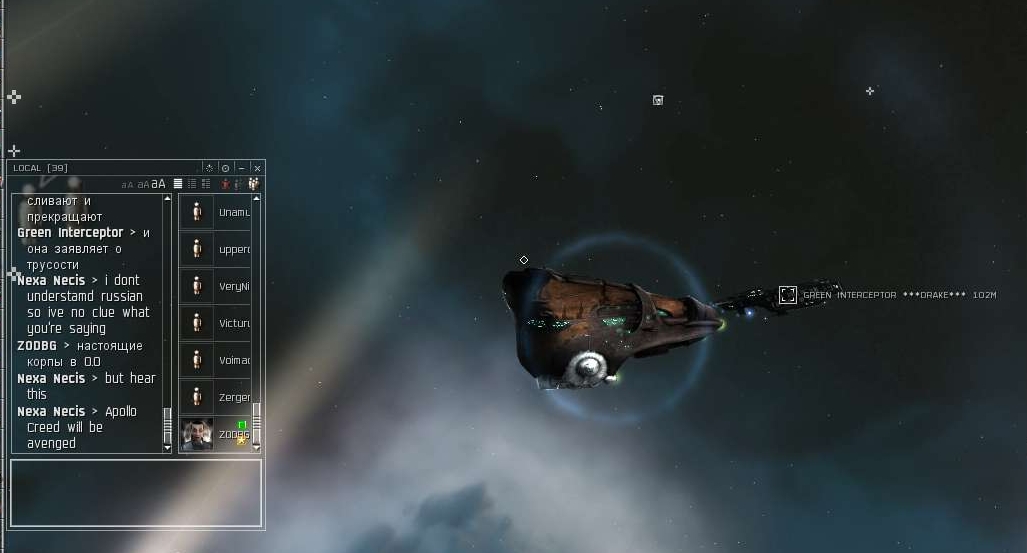
Task: Click the VeryNi entry in the pilot list
Action: [215, 286]
